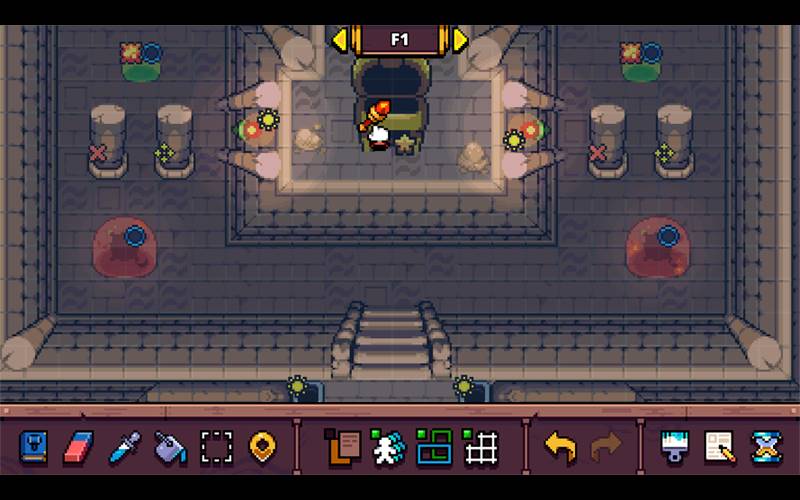Viewport: 800px width, 500px height.
Task: Open the green room layout tool
Action: pos(435,448)
